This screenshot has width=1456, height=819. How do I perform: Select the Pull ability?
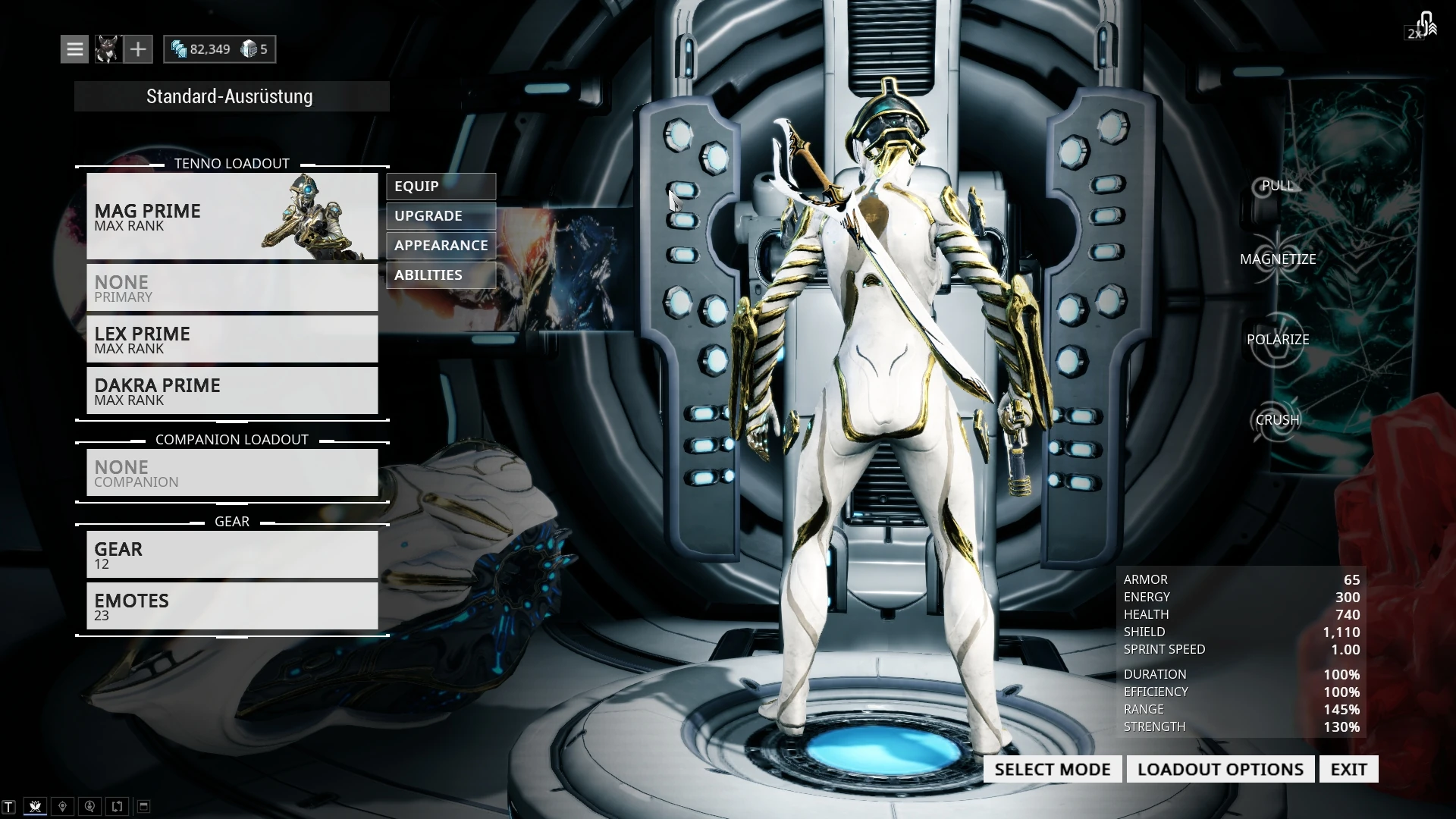[1278, 187]
